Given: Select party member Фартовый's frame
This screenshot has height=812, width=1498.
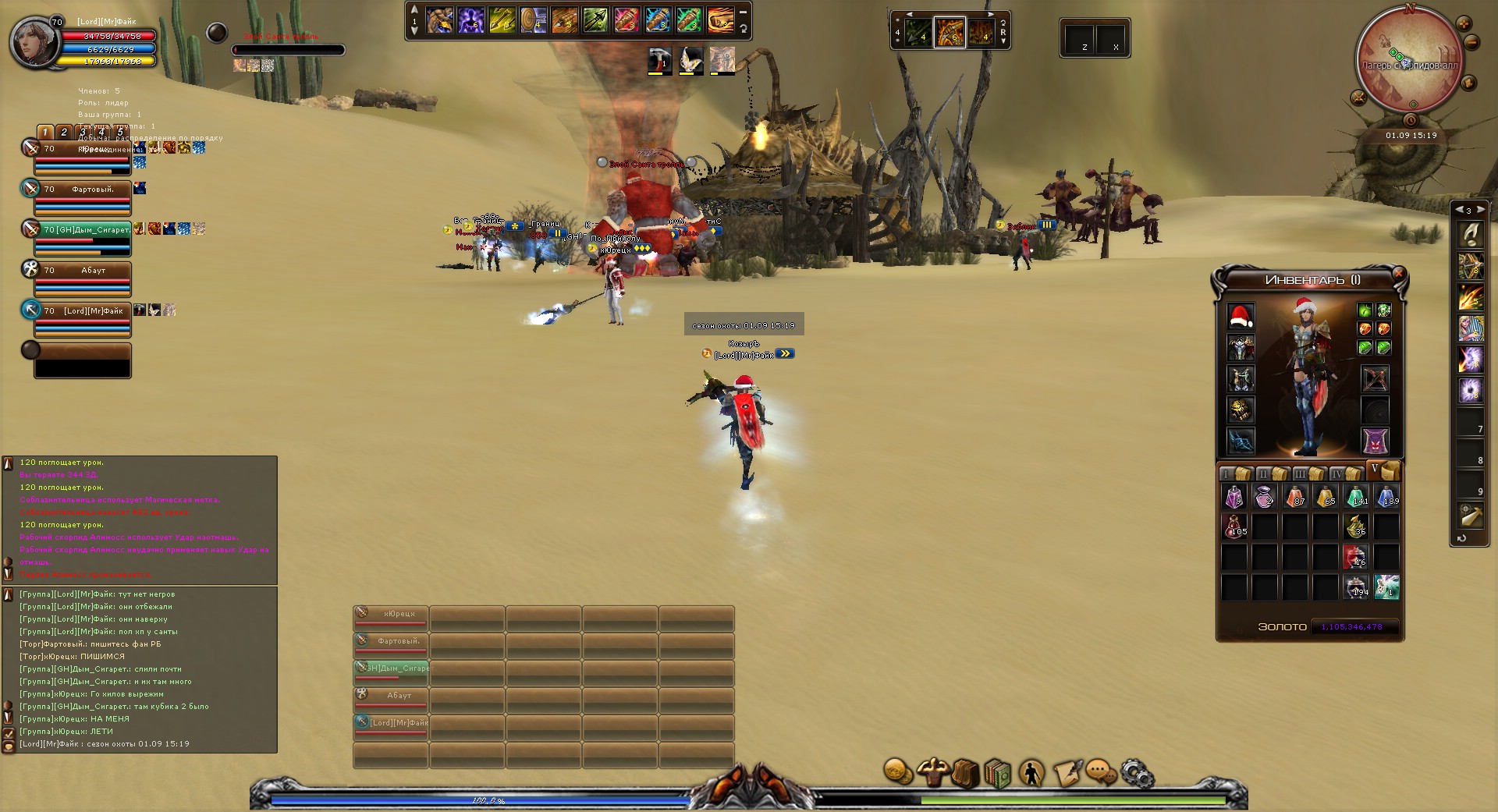Looking at the screenshot, I should click(82, 197).
